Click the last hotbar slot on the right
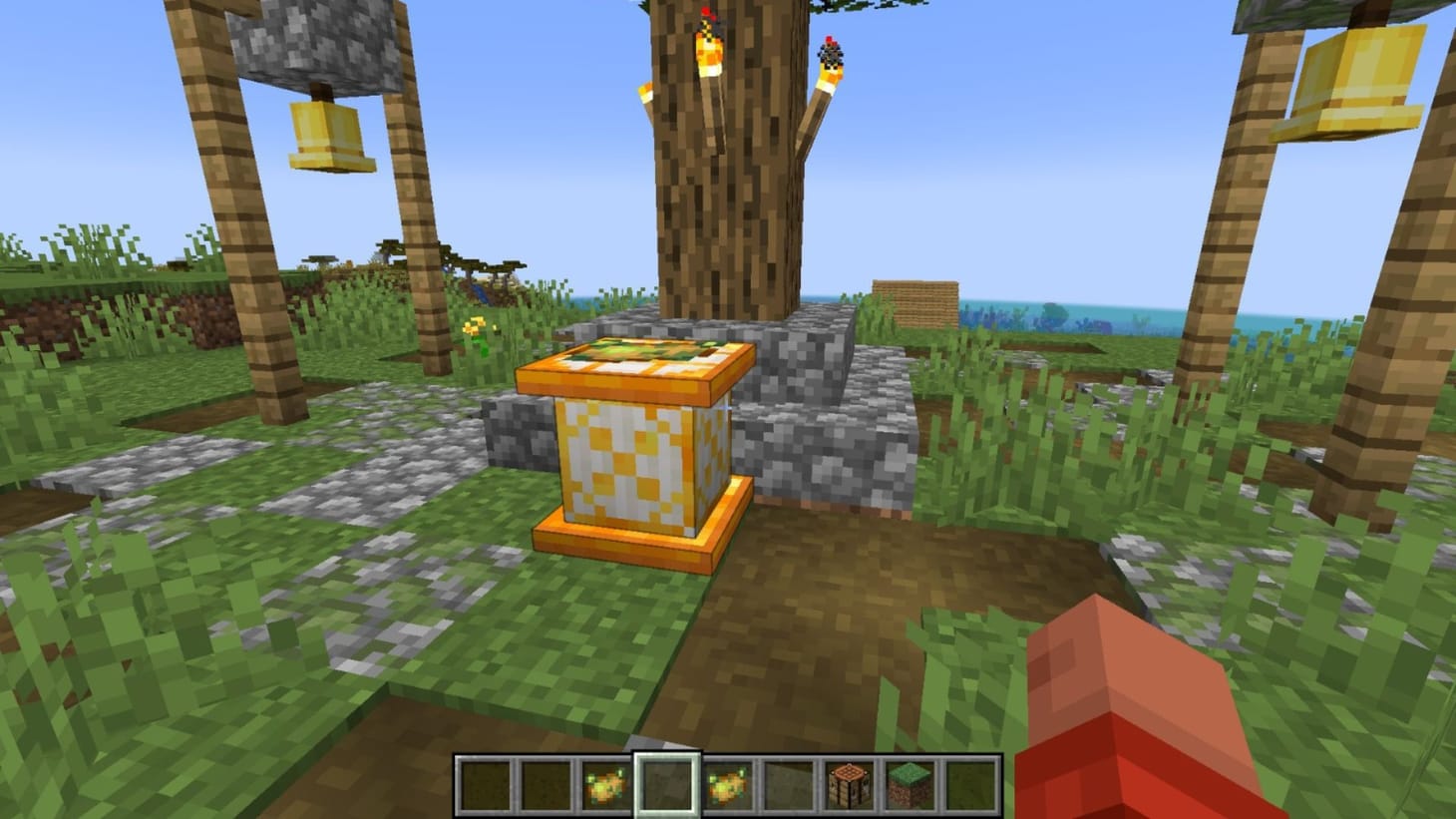This screenshot has width=1456, height=819. pos(969,784)
